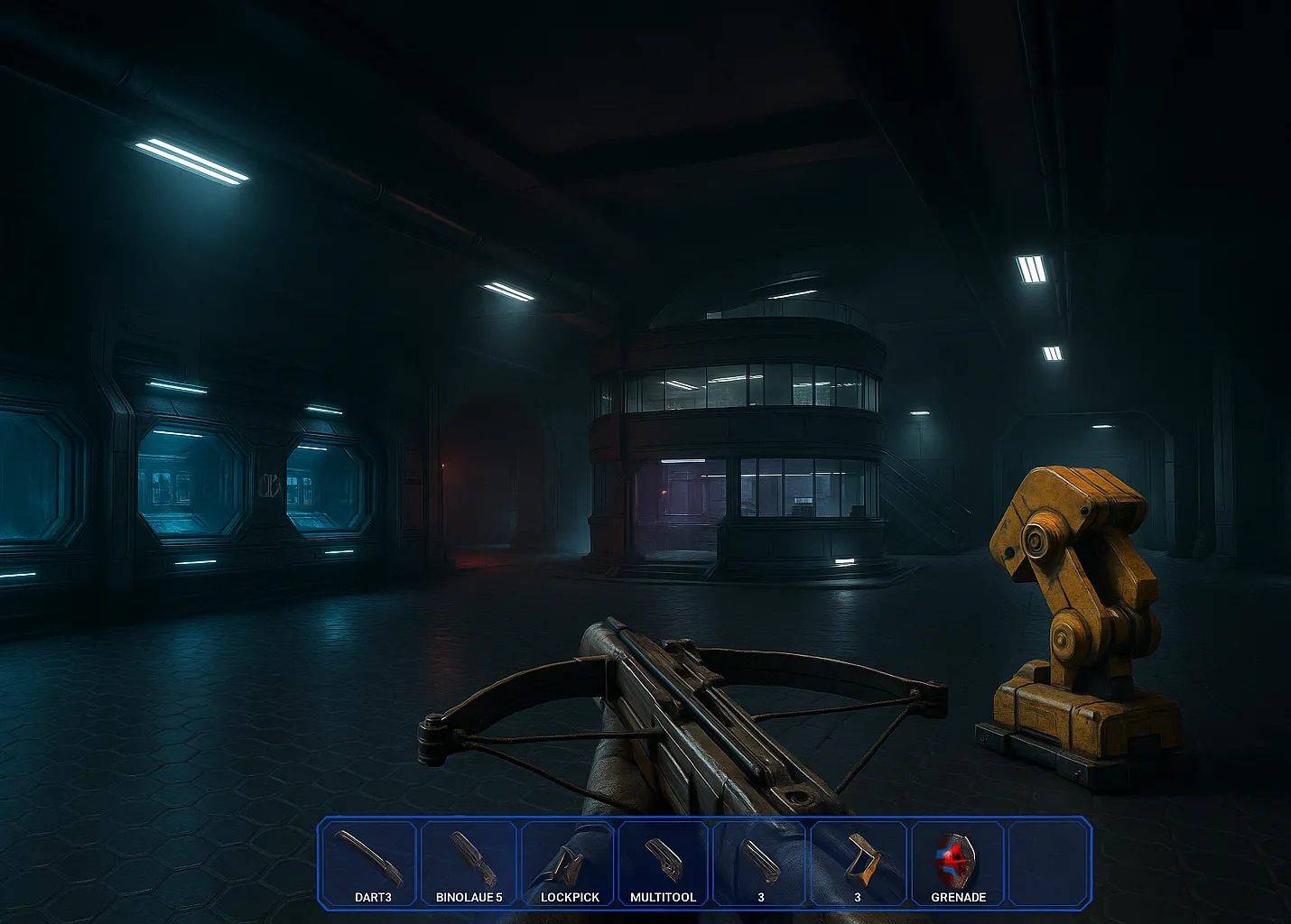1291x924 pixels.
Task: Equip the Lockpick from the hotbar
Action: (569, 864)
